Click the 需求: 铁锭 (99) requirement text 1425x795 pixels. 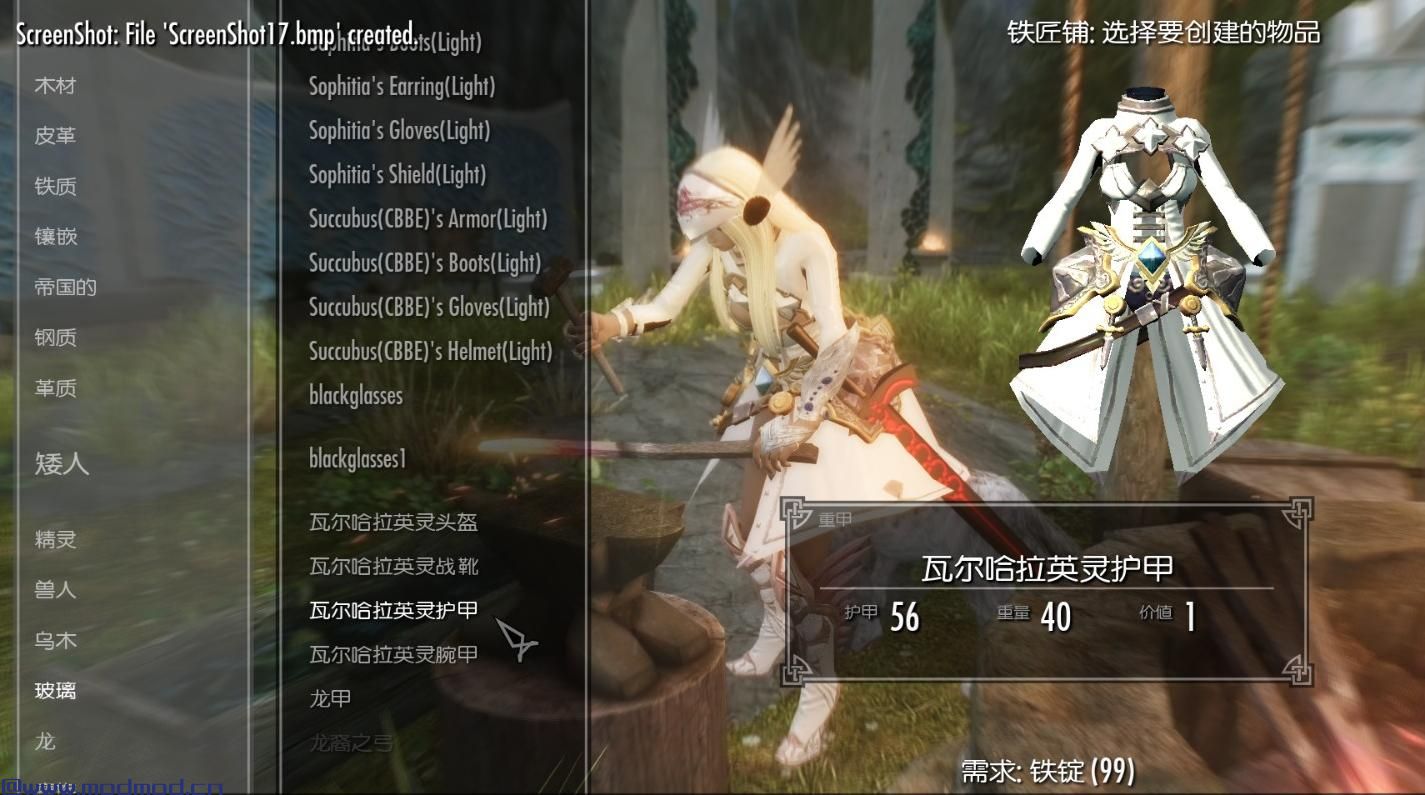click(1045, 770)
